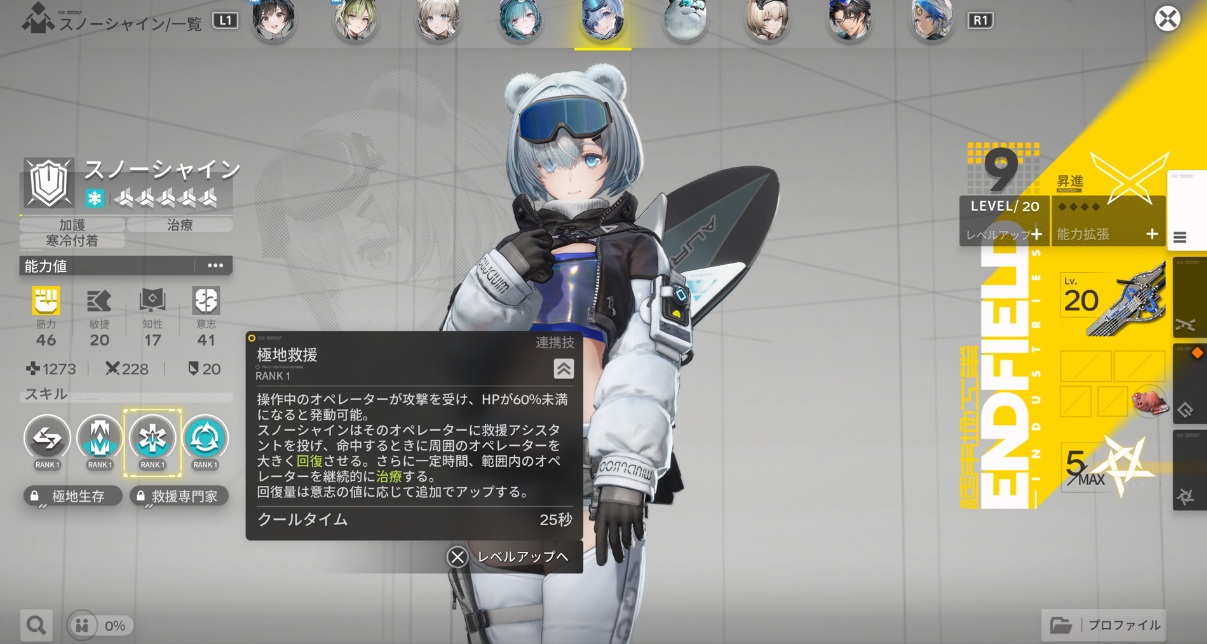Select the first skill icon with arrows

tap(47, 437)
